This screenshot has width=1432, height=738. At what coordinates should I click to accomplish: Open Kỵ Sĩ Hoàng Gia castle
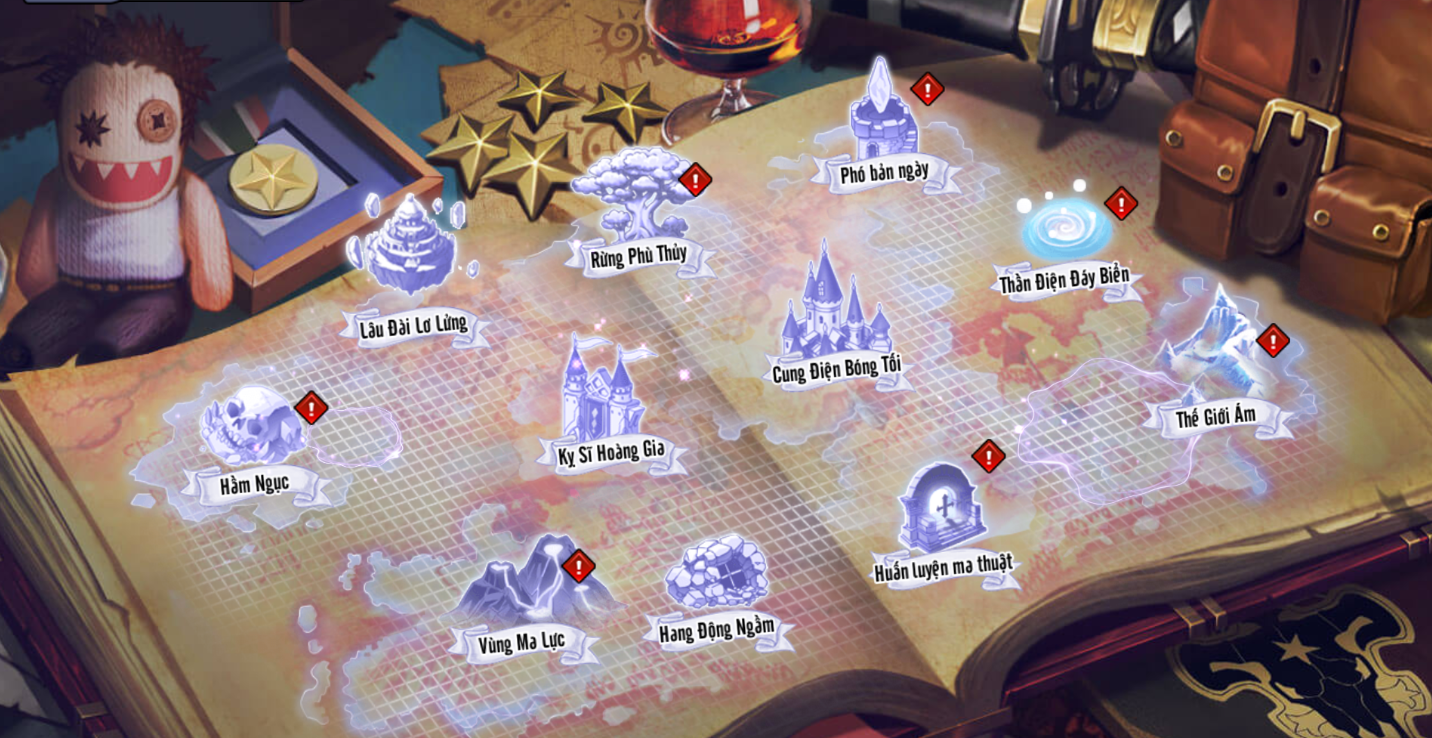coord(605,392)
